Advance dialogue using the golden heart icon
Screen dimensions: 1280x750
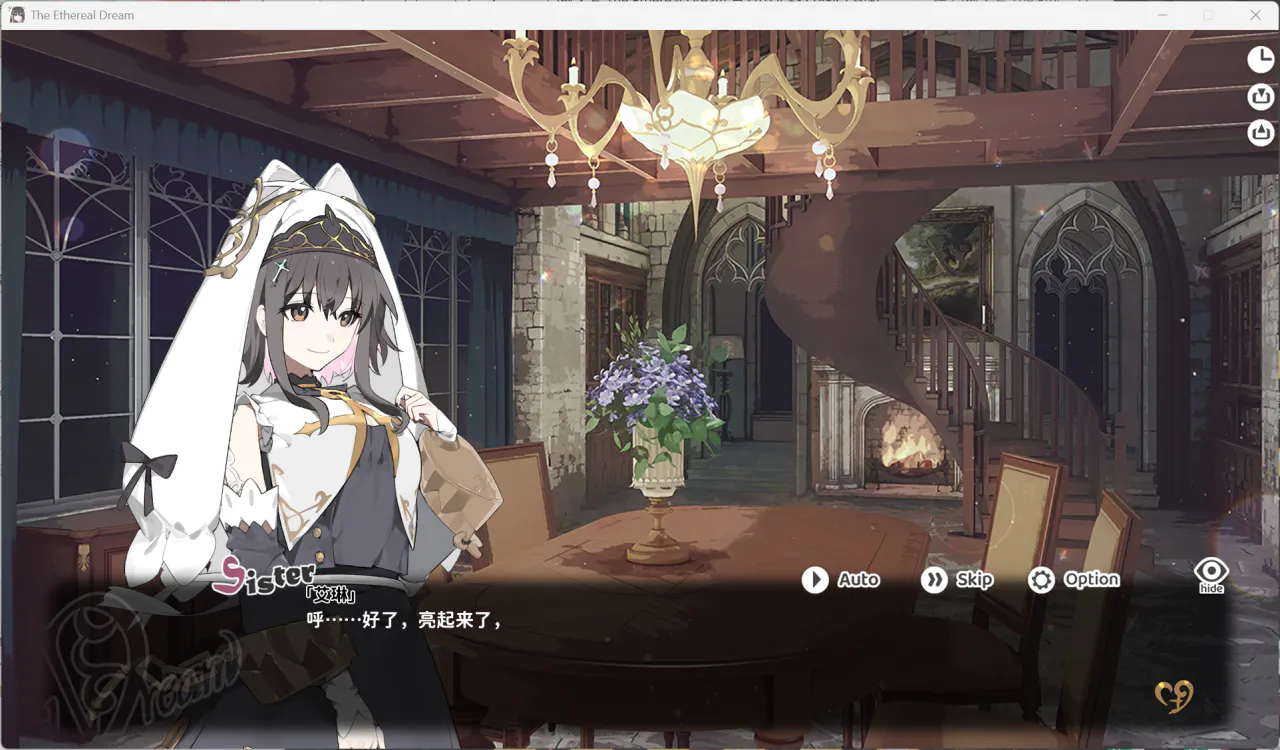point(1174,695)
